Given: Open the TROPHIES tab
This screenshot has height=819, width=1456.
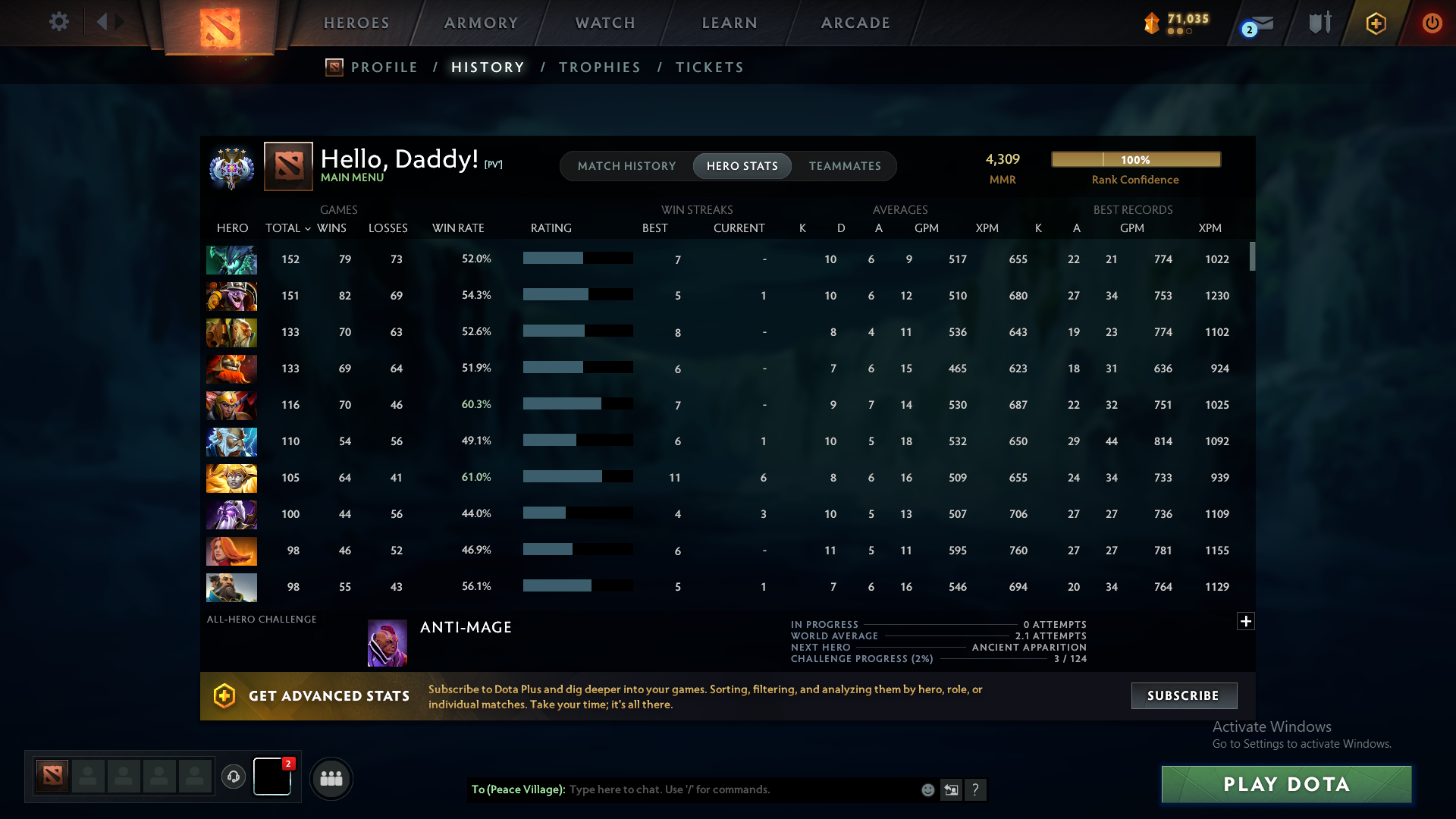Looking at the screenshot, I should (599, 67).
